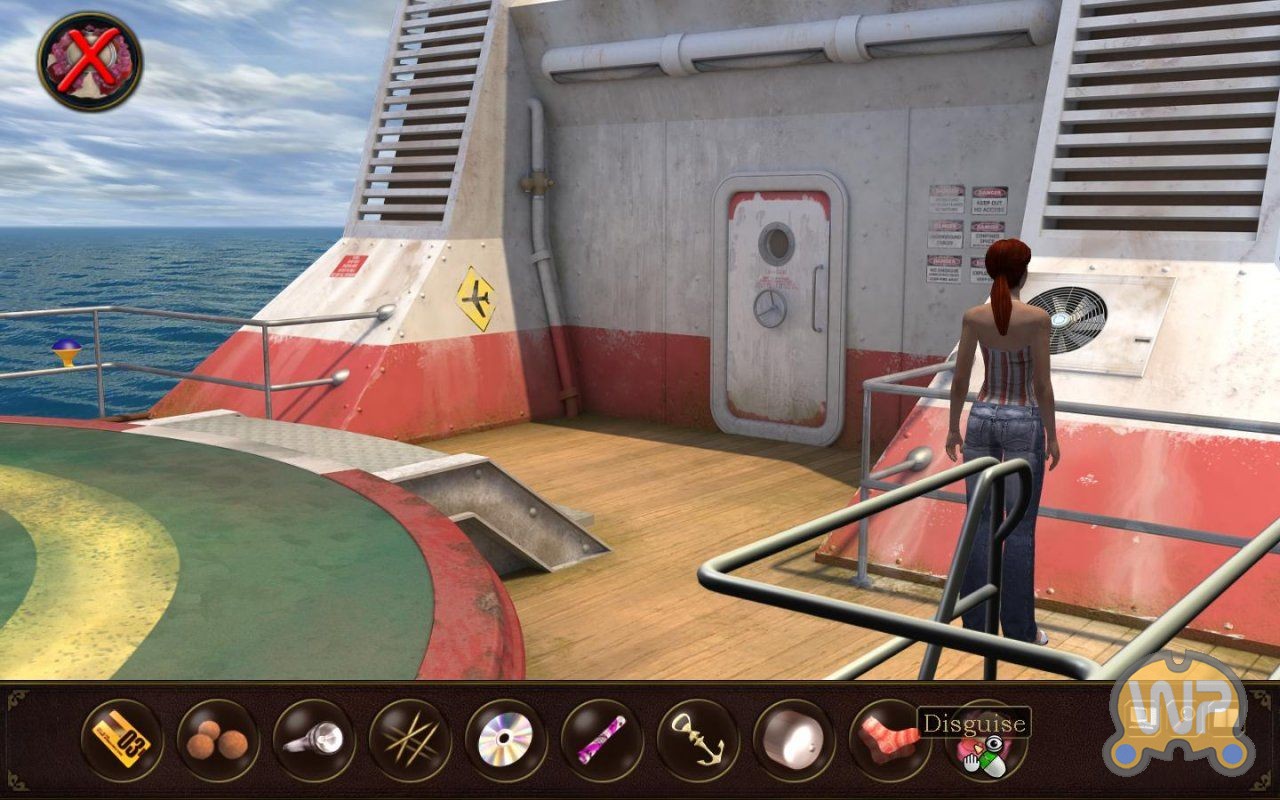Select the bundle of sticks item
1280x800 pixels.
coord(409,740)
